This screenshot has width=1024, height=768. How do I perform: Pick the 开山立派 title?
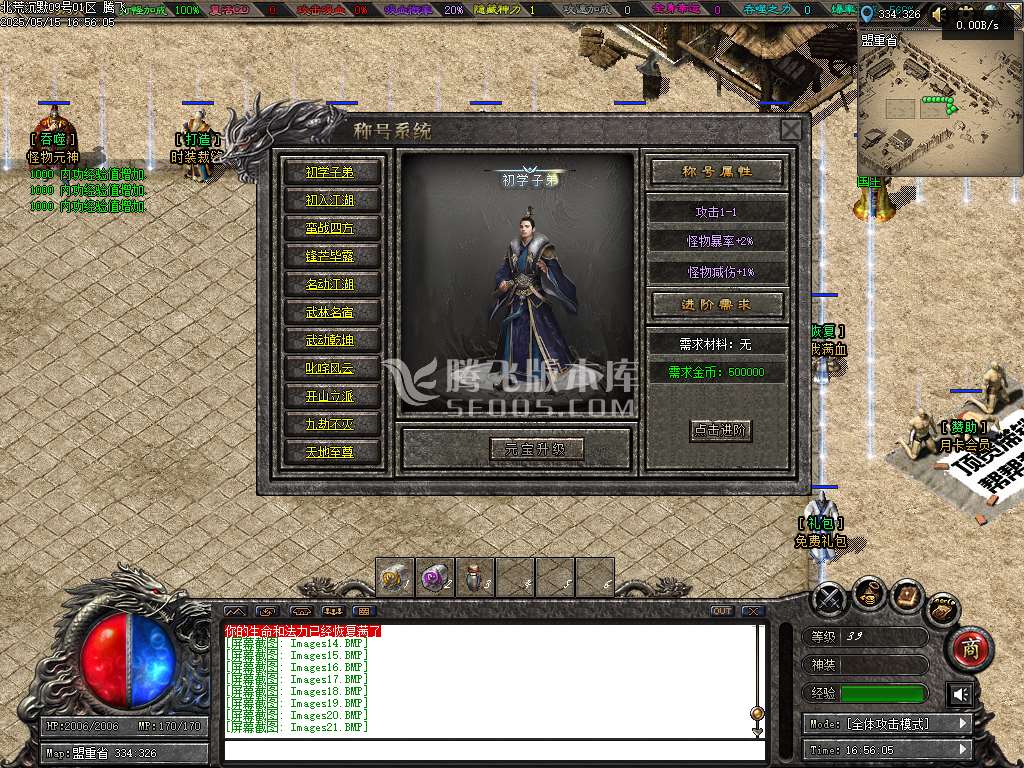(x=329, y=396)
